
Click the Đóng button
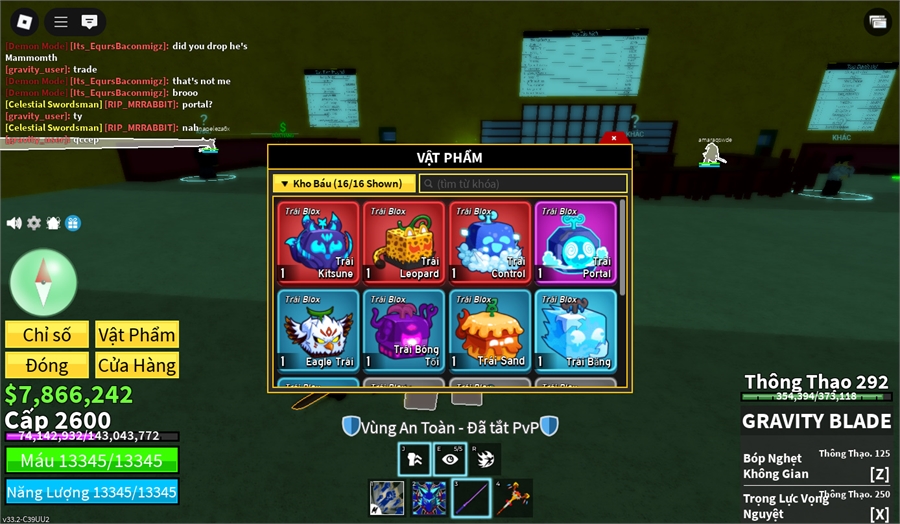point(46,365)
